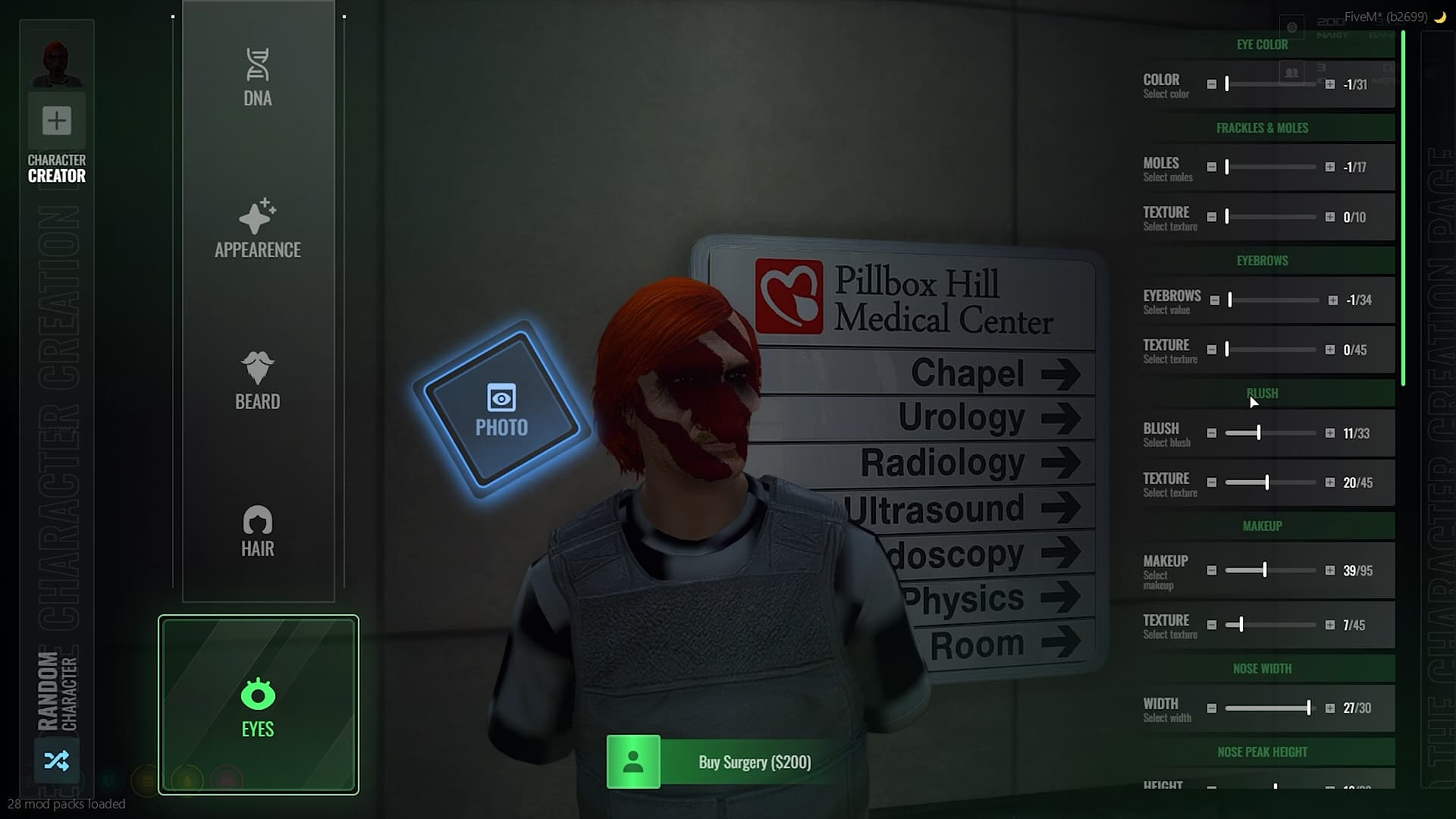Randomize character with shuffle icon
Screen dimensions: 1456x819
57,760
